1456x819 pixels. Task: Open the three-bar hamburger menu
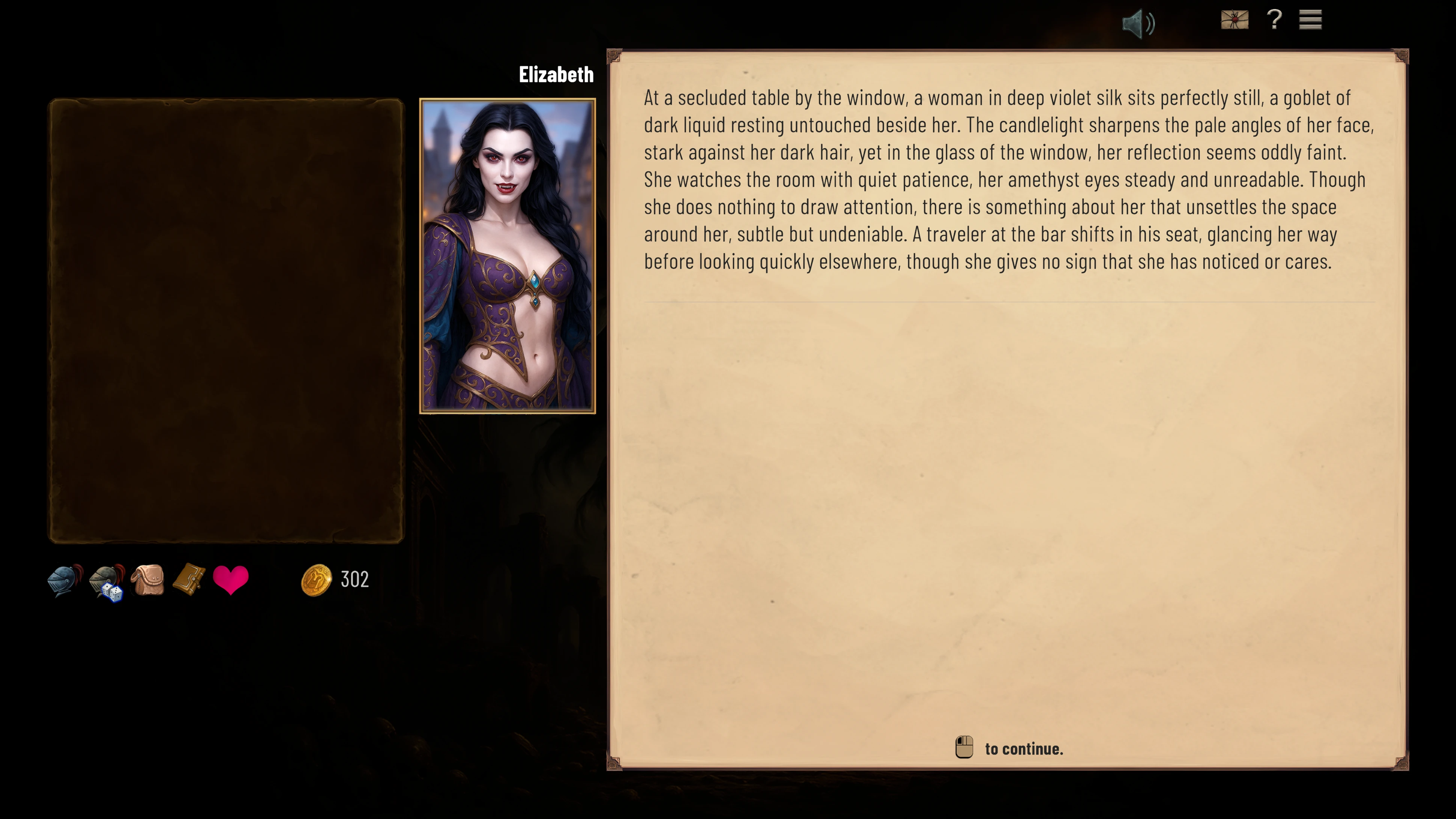coord(1310,20)
